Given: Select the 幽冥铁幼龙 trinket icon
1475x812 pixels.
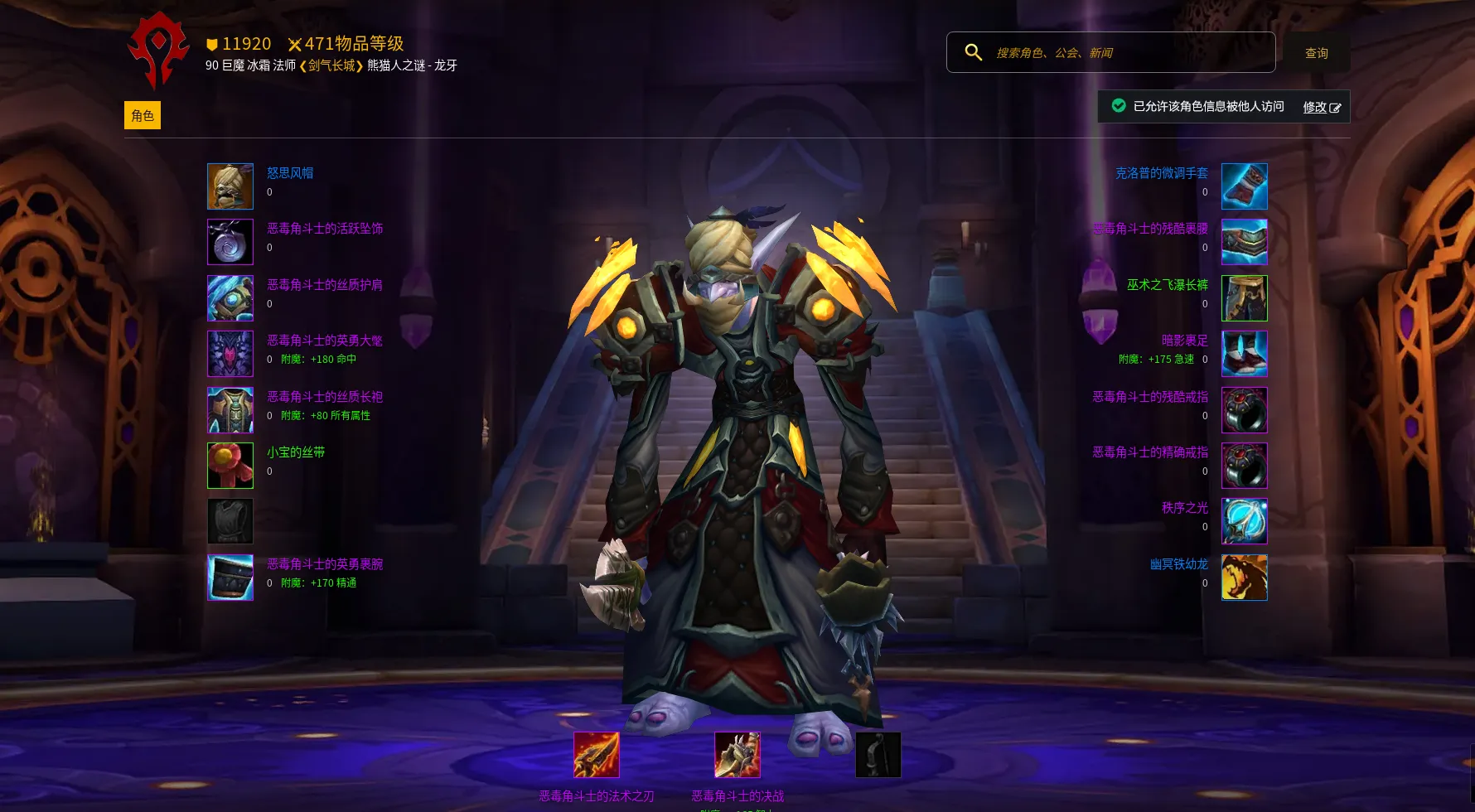Looking at the screenshot, I should [x=1244, y=578].
